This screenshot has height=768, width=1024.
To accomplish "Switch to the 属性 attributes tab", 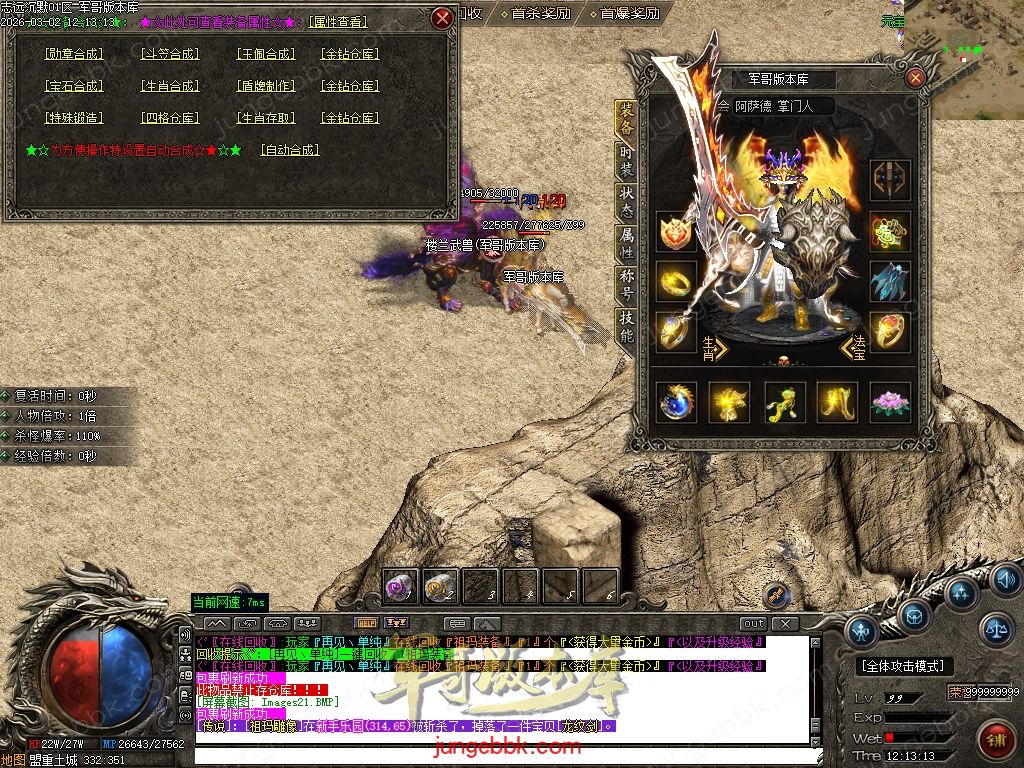I will click(x=626, y=243).
